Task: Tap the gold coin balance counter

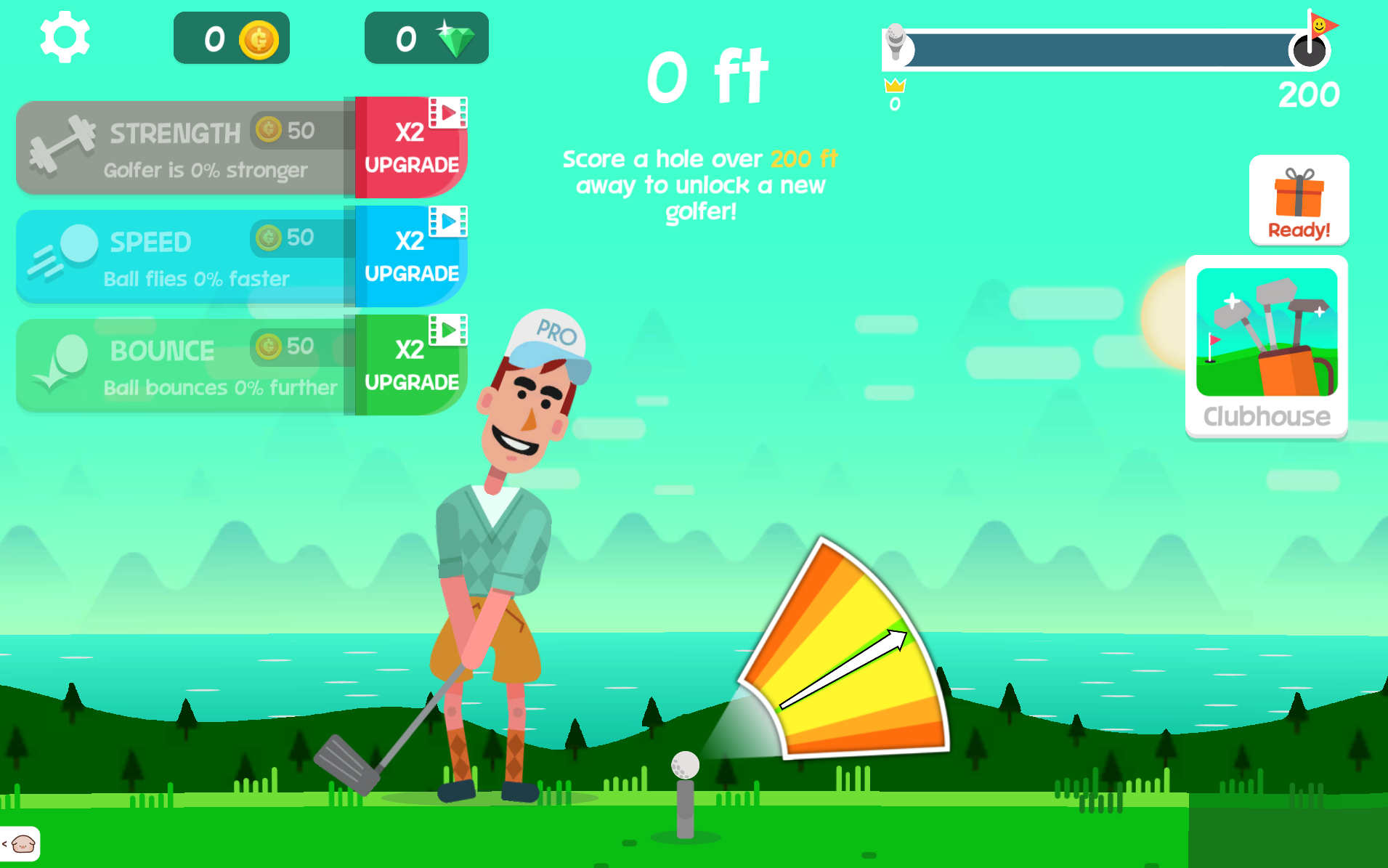Action: 232,38
